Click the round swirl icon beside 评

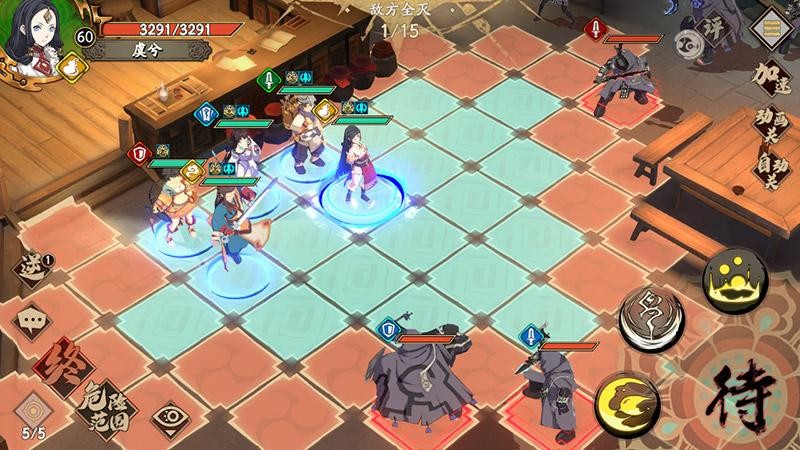(x=688, y=42)
